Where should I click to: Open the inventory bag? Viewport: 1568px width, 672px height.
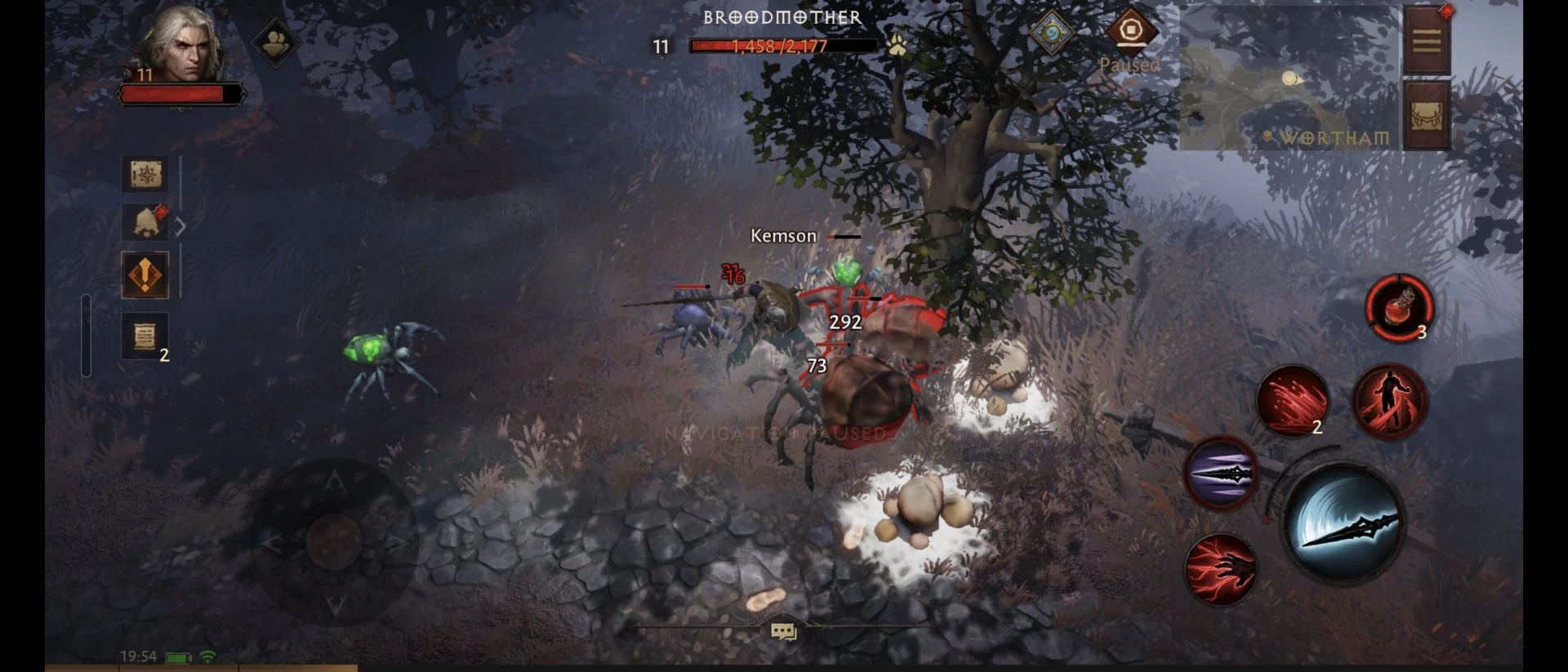click(1426, 115)
